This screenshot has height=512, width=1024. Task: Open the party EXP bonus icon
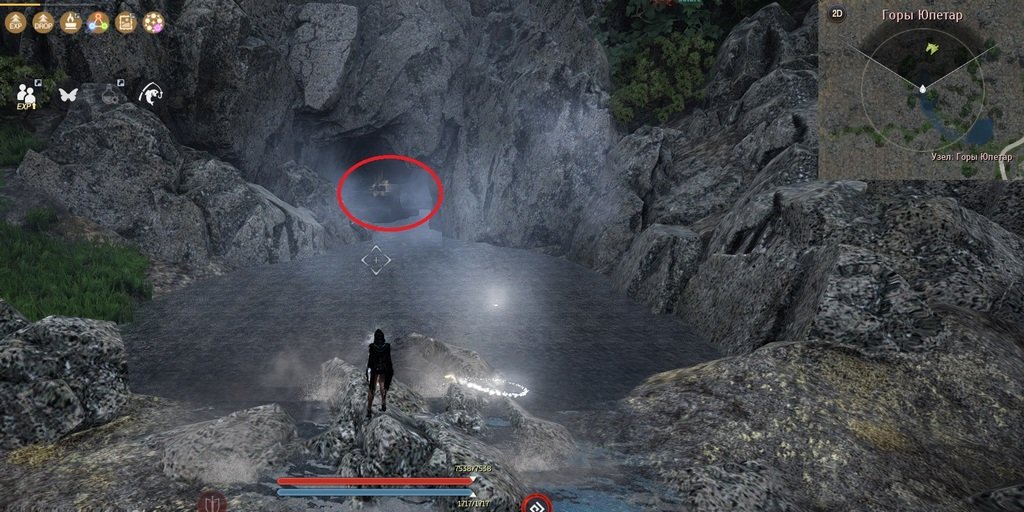[x=27, y=95]
